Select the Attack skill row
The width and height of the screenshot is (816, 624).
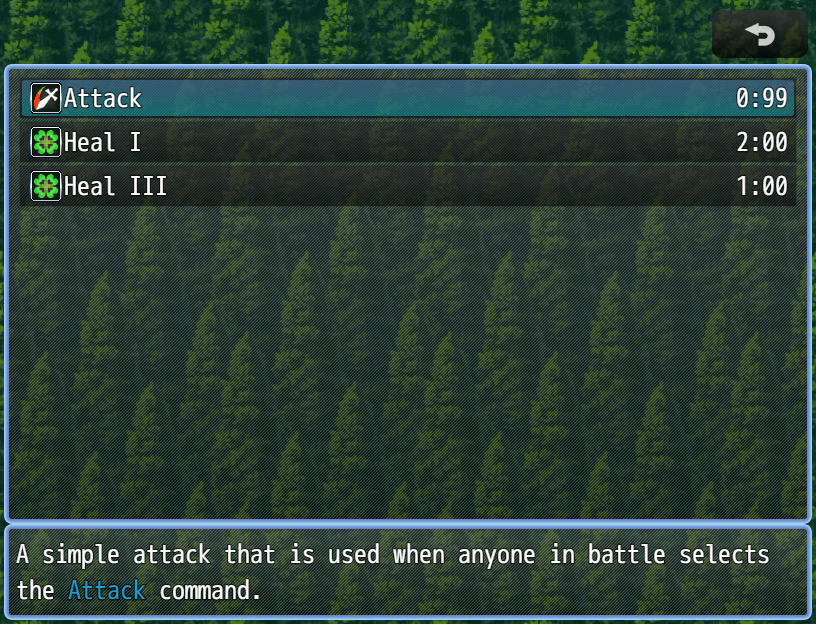tap(408, 98)
